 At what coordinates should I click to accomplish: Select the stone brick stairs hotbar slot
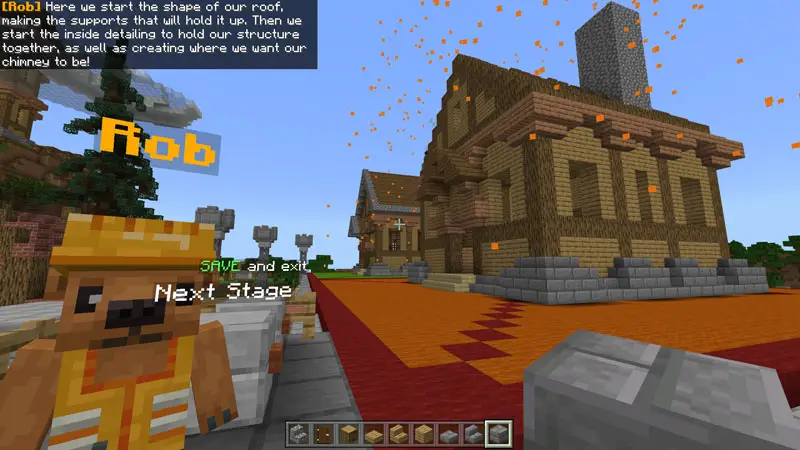click(300, 433)
